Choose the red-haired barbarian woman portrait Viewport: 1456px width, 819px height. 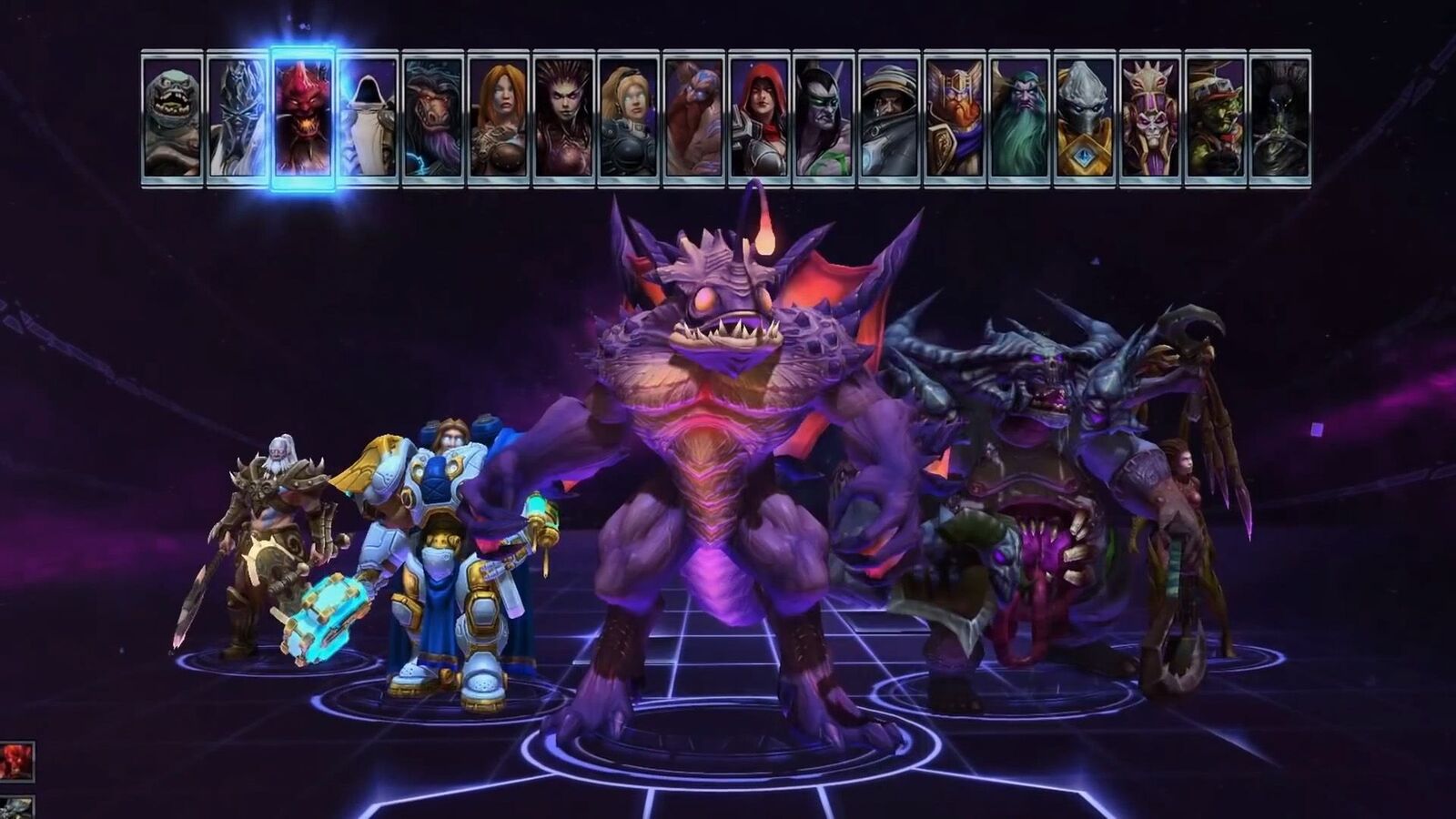coord(499,118)
